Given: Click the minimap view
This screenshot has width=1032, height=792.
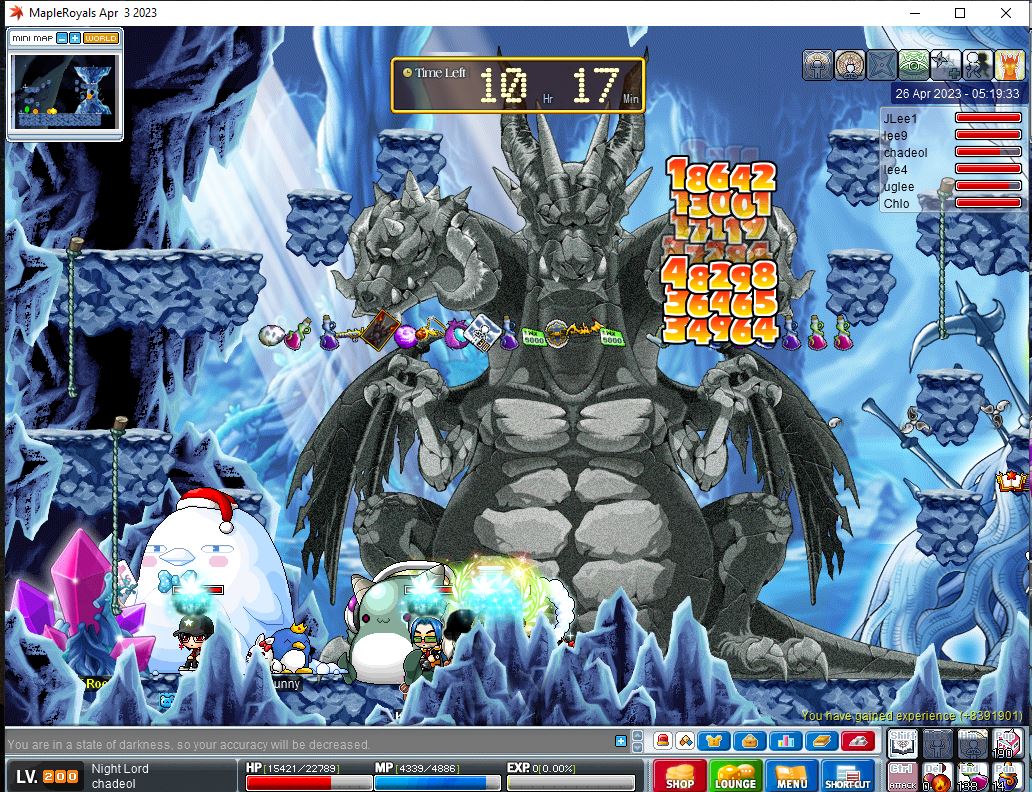Looking at the screenshot, I should (65, 90).
